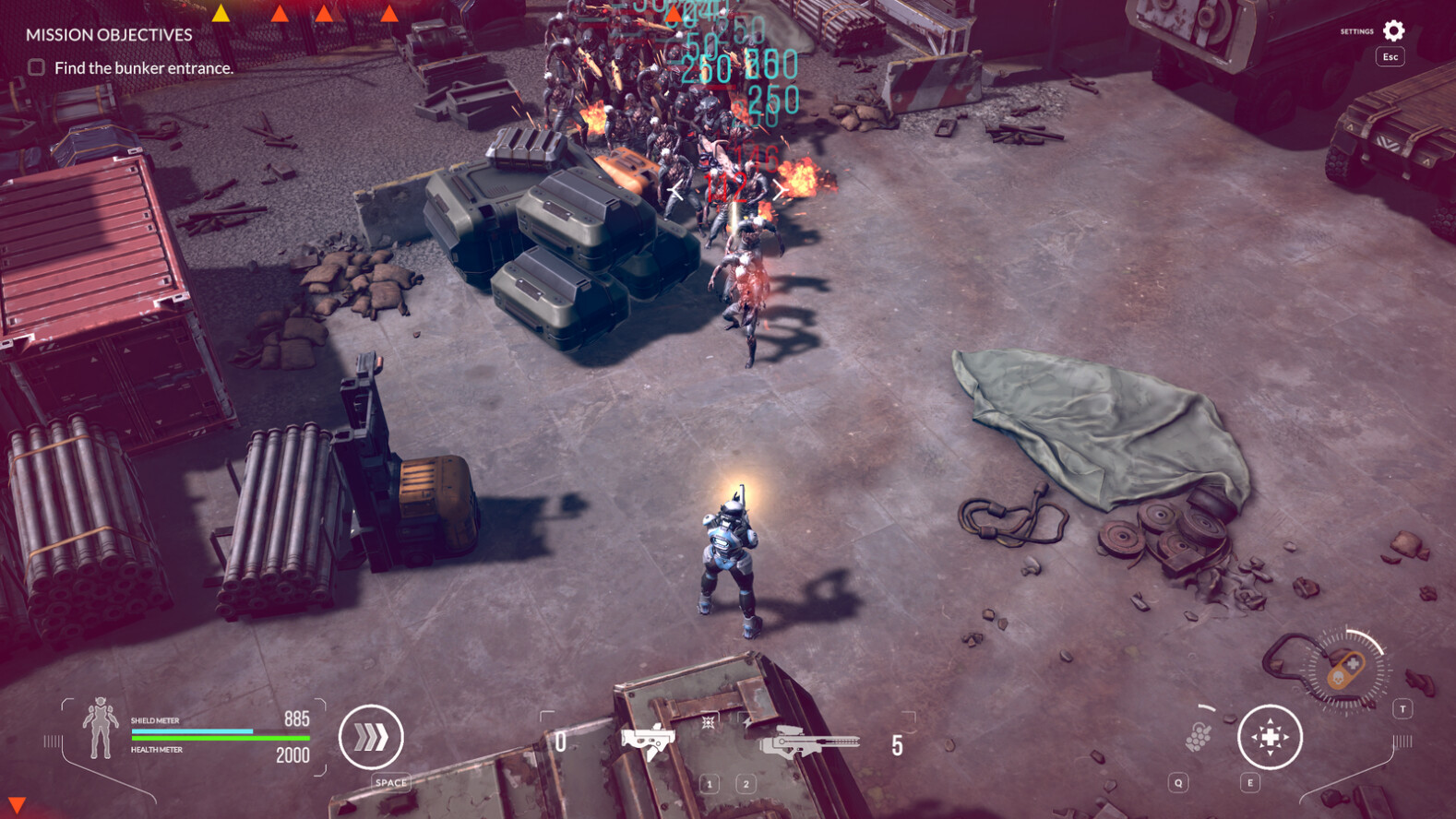Click the soldier silhouette portrait icon
Viewport: 1456px width, 819px height.
[x=101, y=729]
